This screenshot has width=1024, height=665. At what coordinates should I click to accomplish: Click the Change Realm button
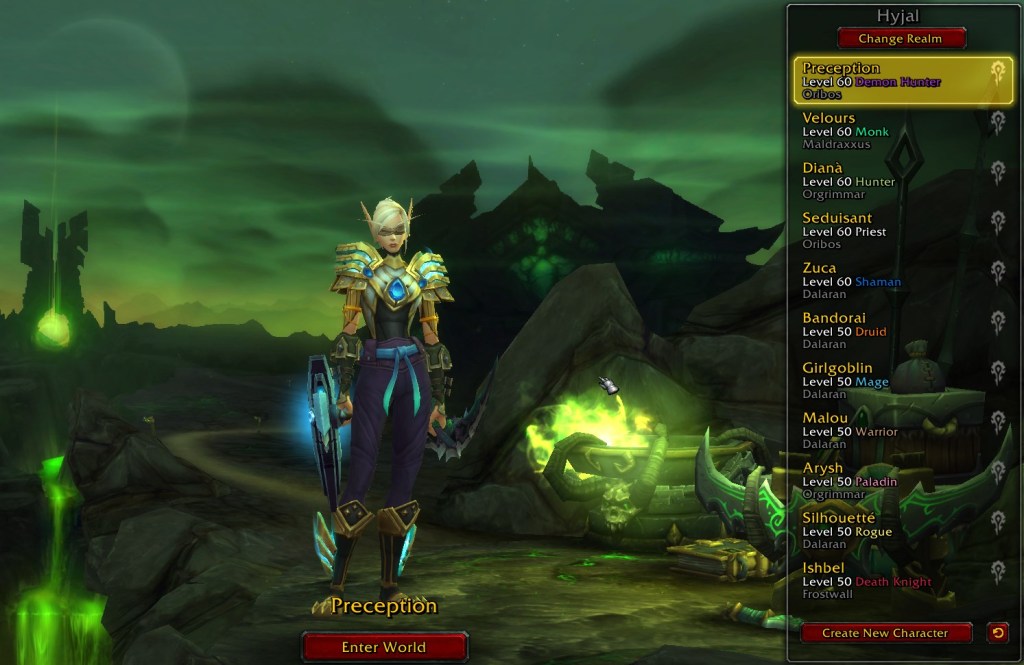point(902,39)
